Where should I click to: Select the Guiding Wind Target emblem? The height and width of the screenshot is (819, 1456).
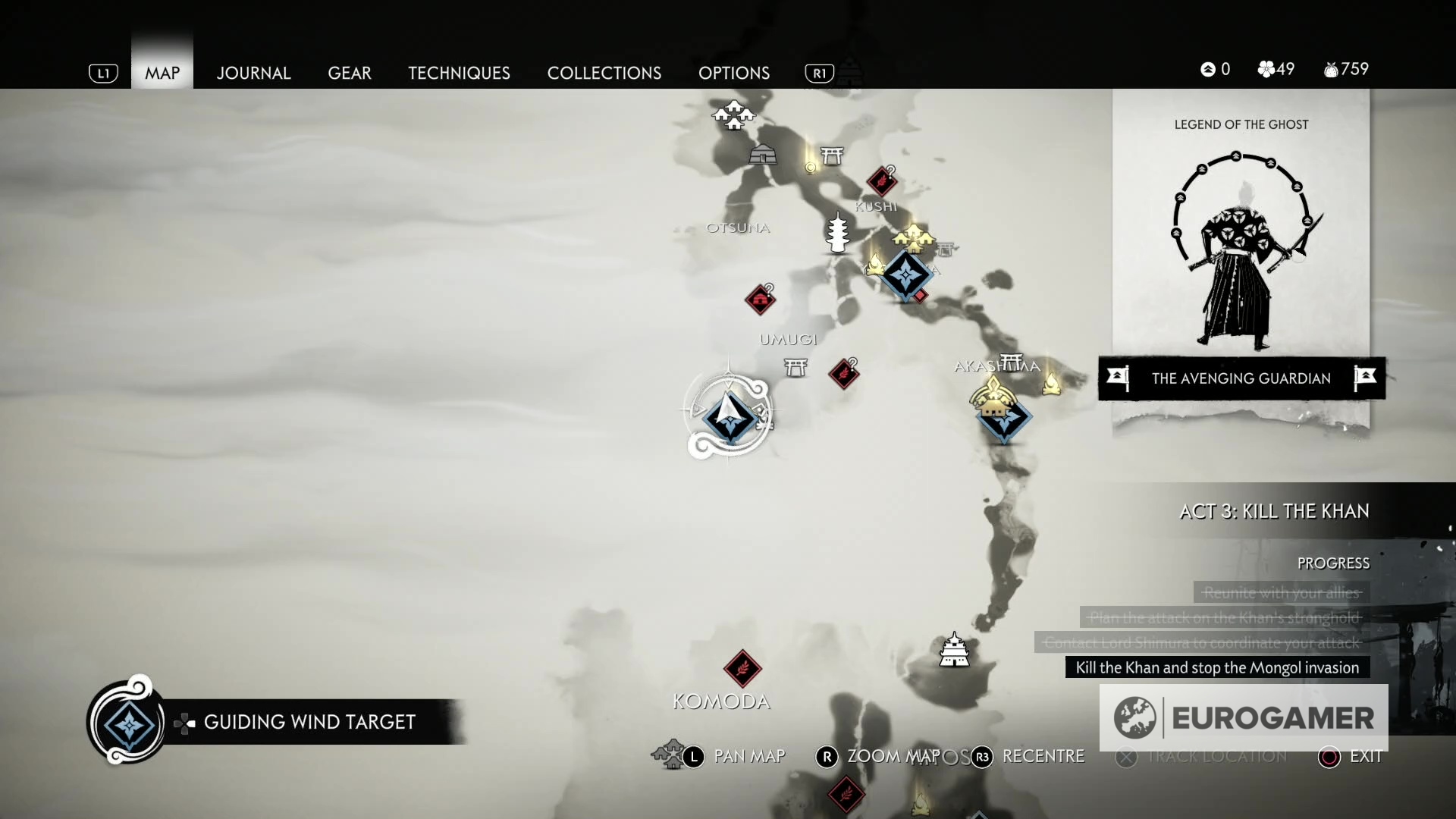pyautogui.click(x=127, y=723)
